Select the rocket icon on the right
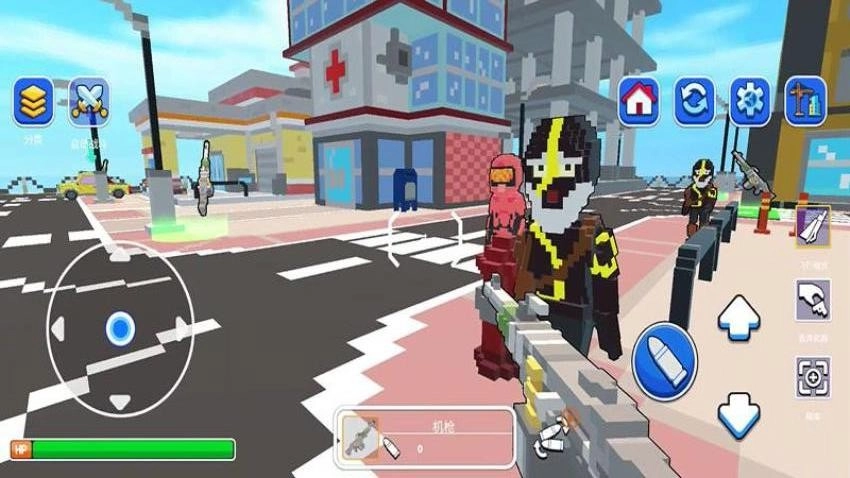Image resolution: width=850 pixels, height=478 pixels. point(814,226)
